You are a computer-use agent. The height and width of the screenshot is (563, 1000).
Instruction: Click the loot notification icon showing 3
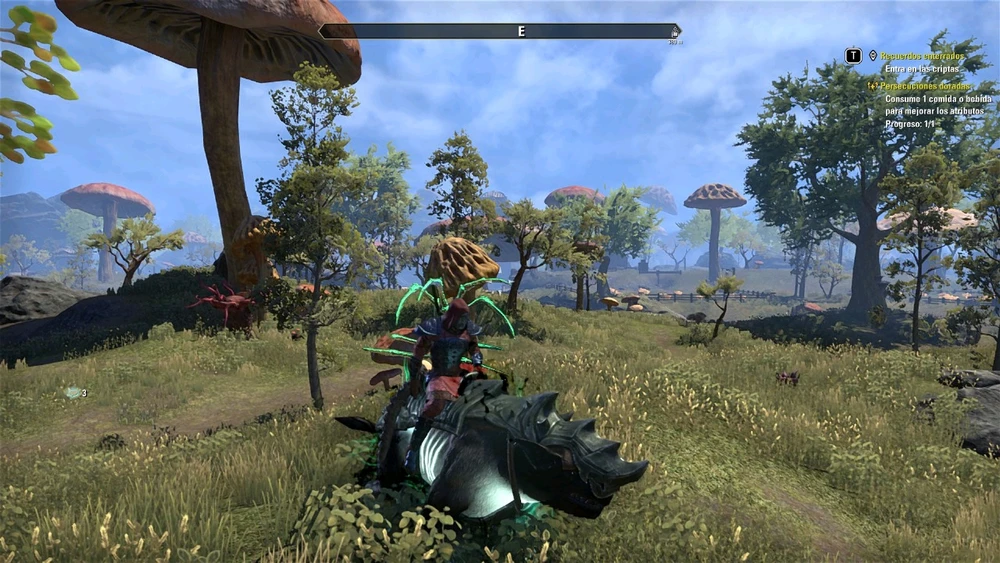point(73,393)
